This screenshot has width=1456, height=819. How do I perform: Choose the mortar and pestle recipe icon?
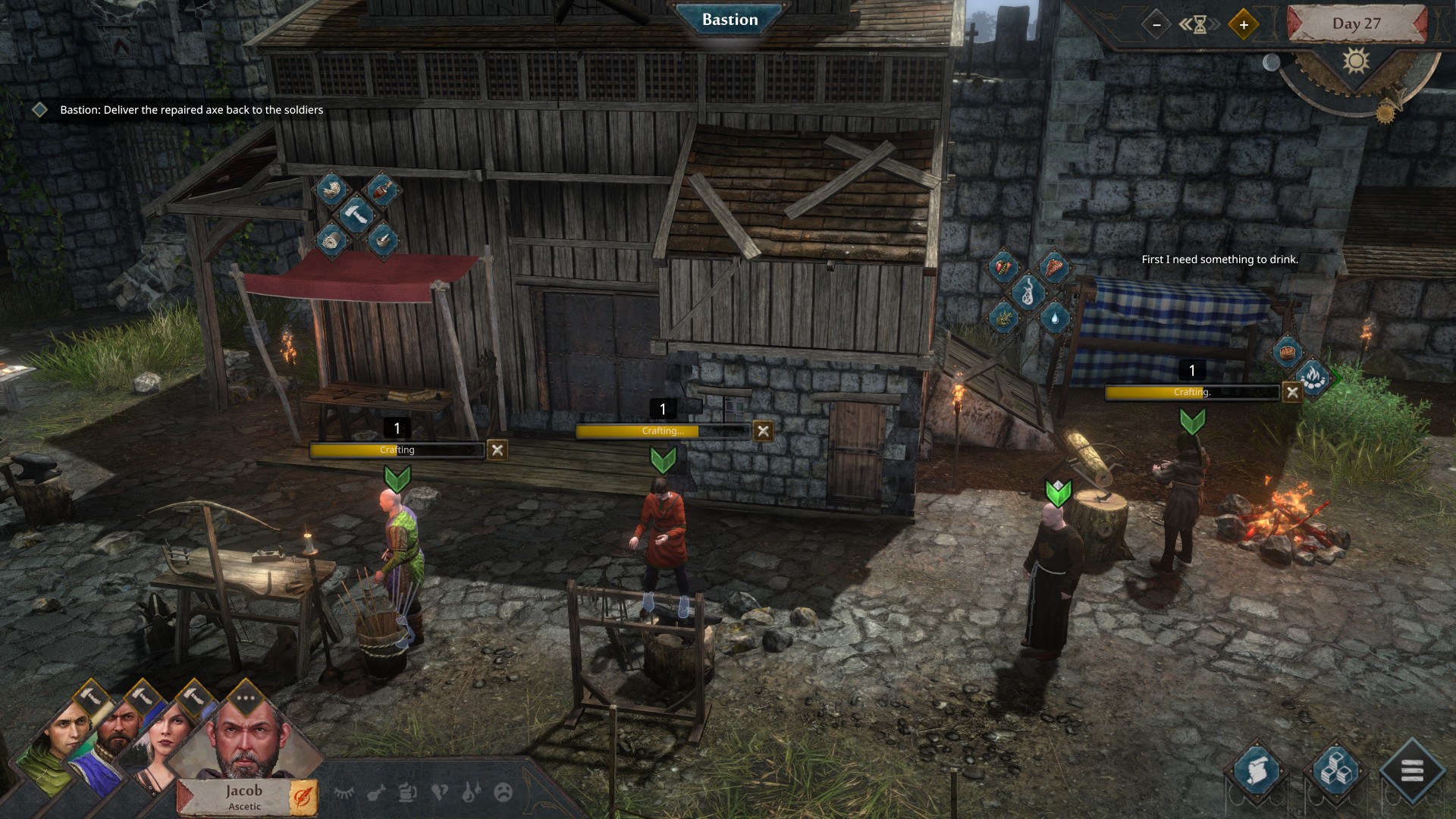point(381,240)
